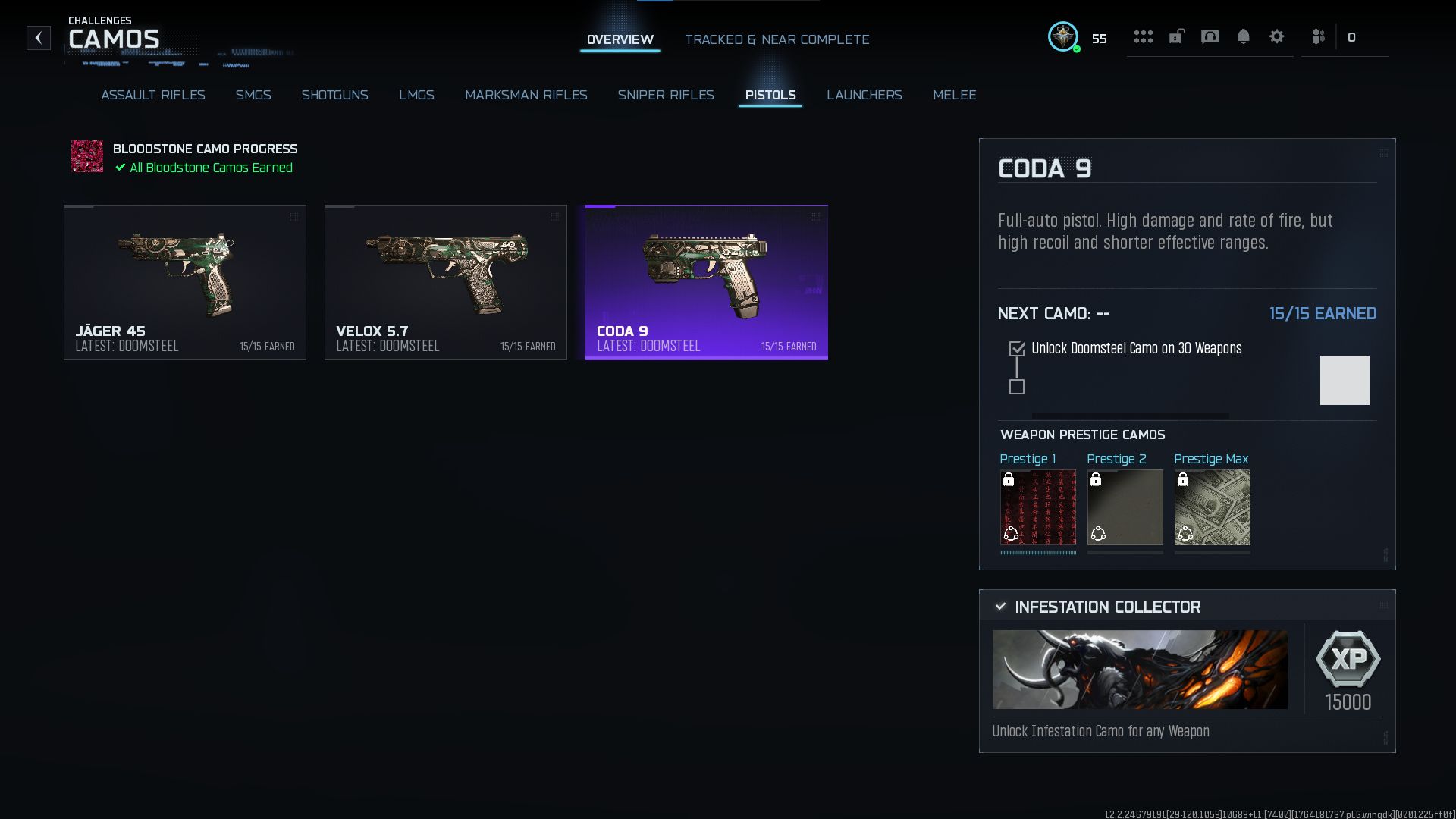Open the Shotguns category
Viewport: 1456px width, 819px height.
click(x=334, y=95)
